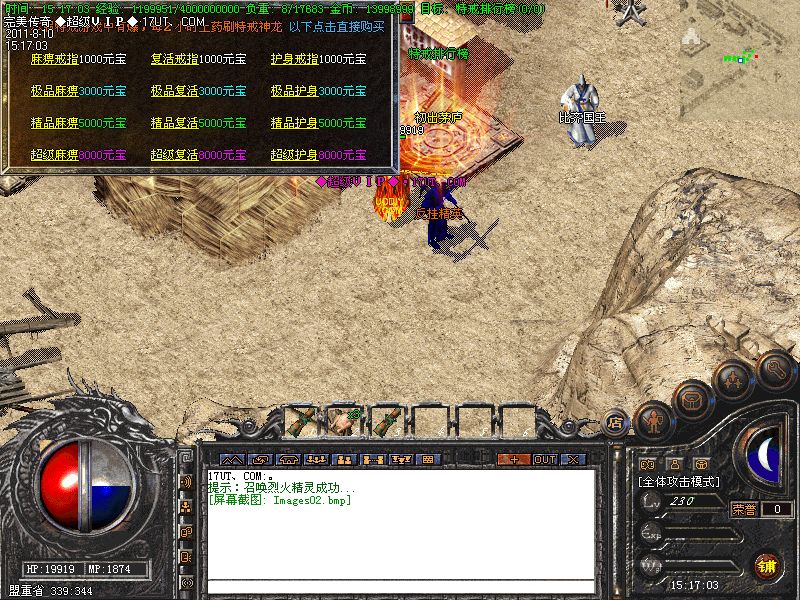
Task: Toggle the 全体攻击模式 attack mode label
Action: (x=679, y=481)
